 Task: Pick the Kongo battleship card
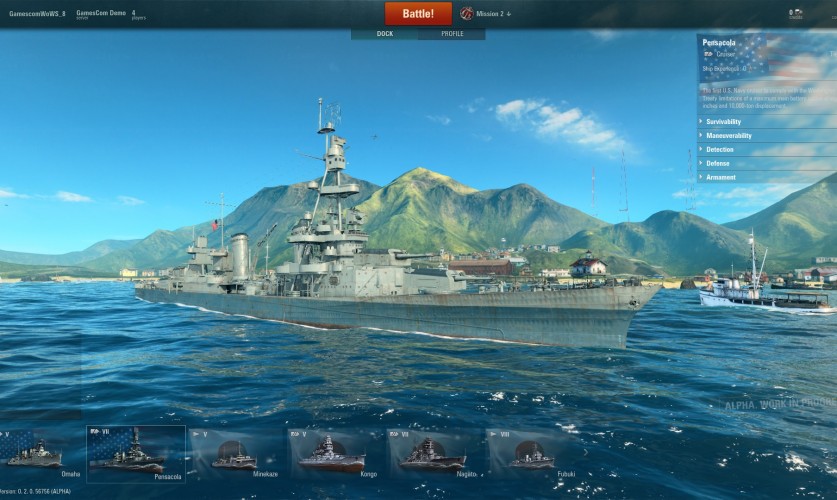[x=335, y=453]
